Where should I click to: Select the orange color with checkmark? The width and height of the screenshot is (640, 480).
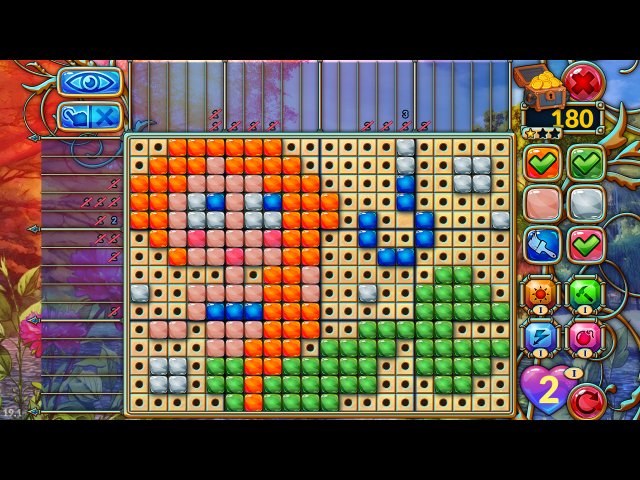pyautogui.click(x=542, y=161)
